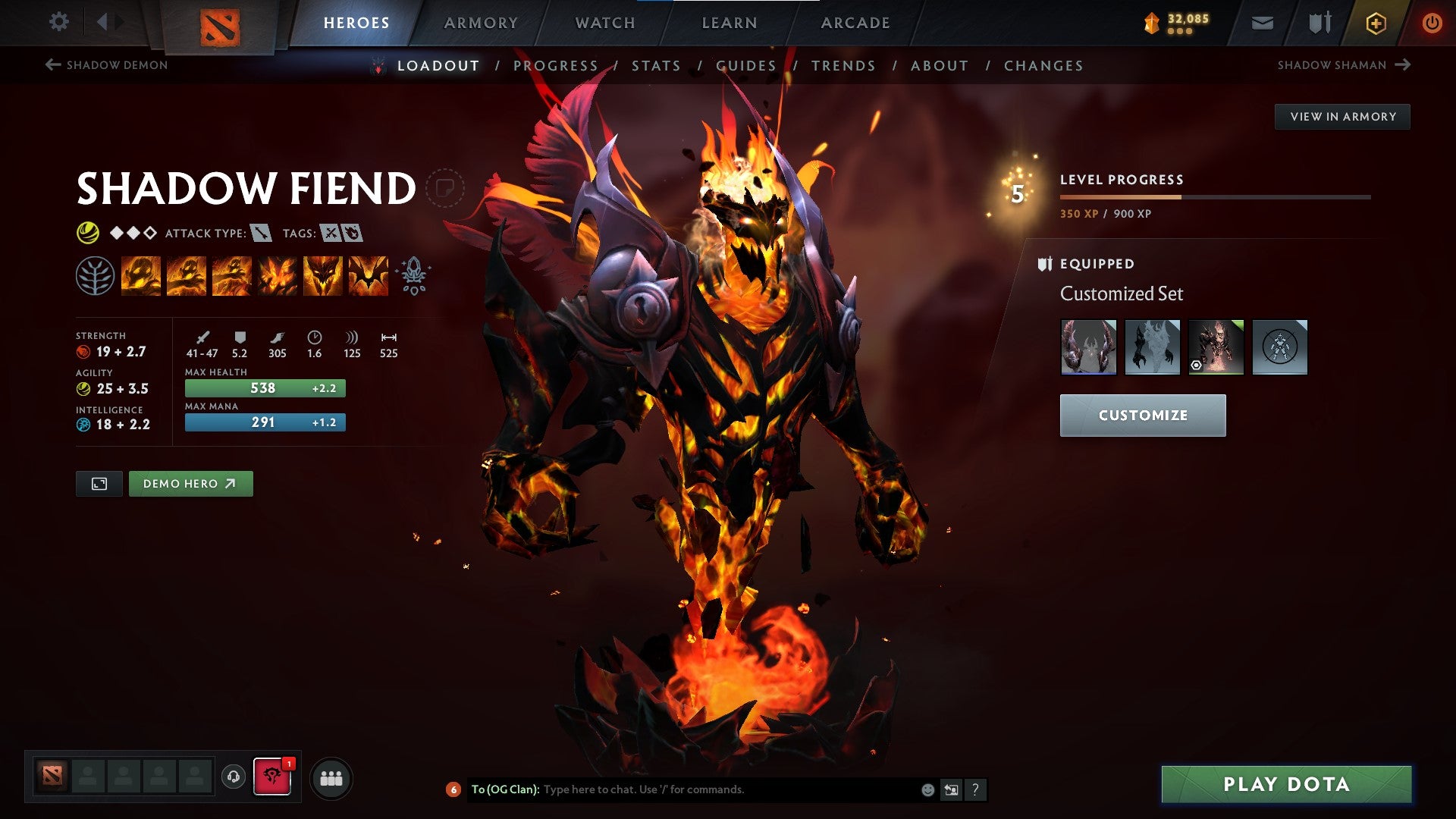Open the ARCADE section

coord(855,23)
